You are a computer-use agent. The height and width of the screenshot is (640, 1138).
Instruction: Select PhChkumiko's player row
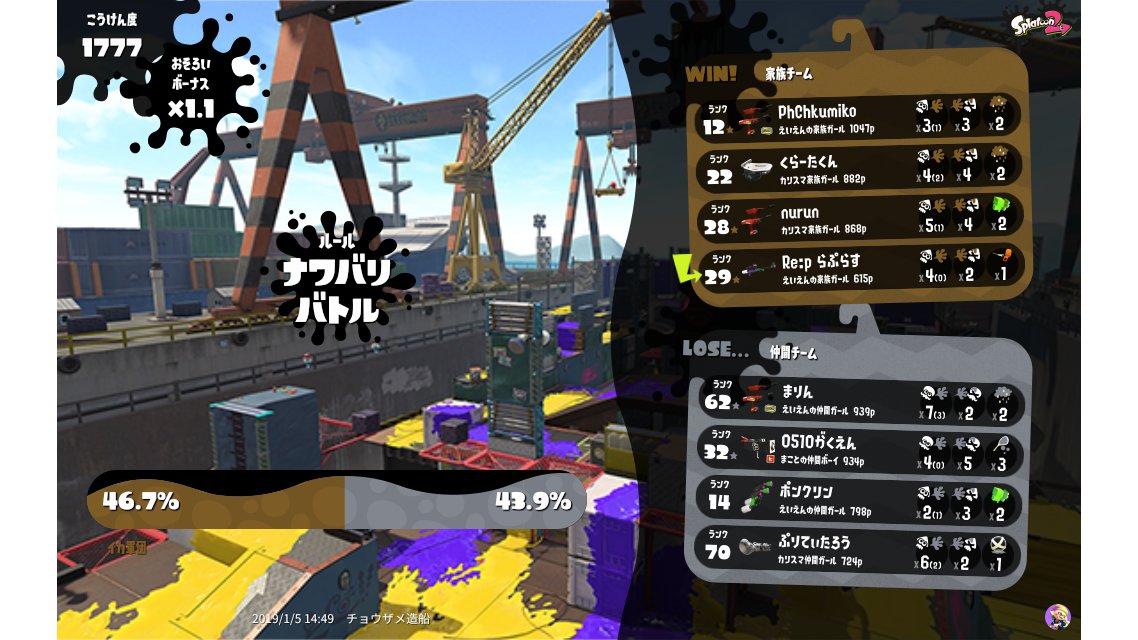(858, 118)
